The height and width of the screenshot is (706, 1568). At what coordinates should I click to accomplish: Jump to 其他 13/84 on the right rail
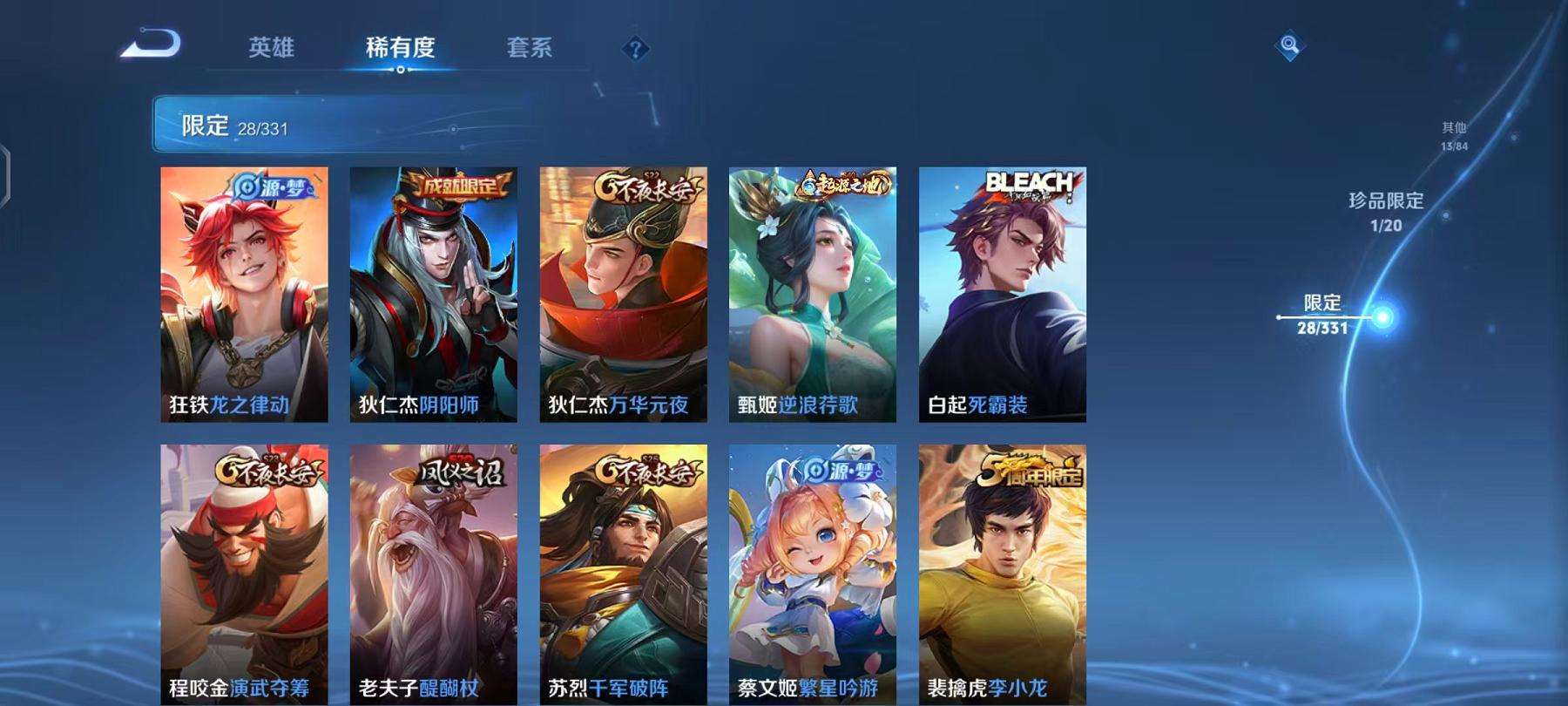(1455, 136)
